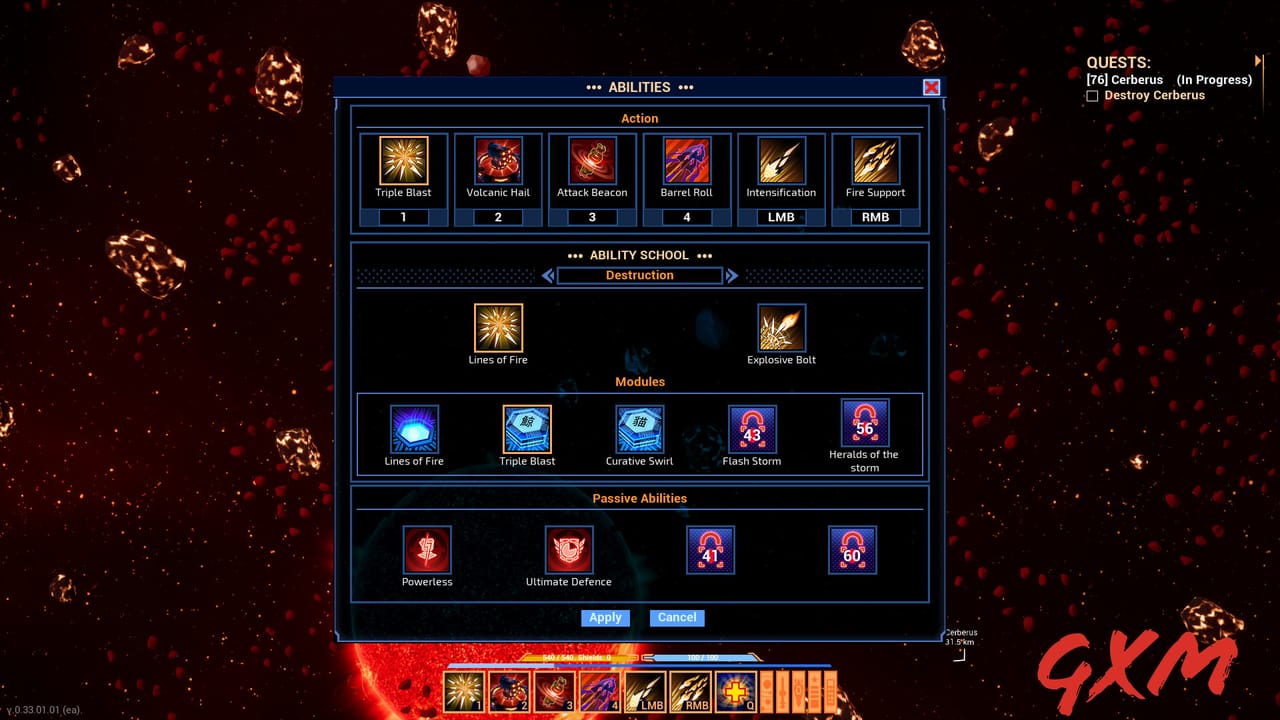Click the Intensification ability icon
This screenshot has width=1280, height=720.
(781, 160)
